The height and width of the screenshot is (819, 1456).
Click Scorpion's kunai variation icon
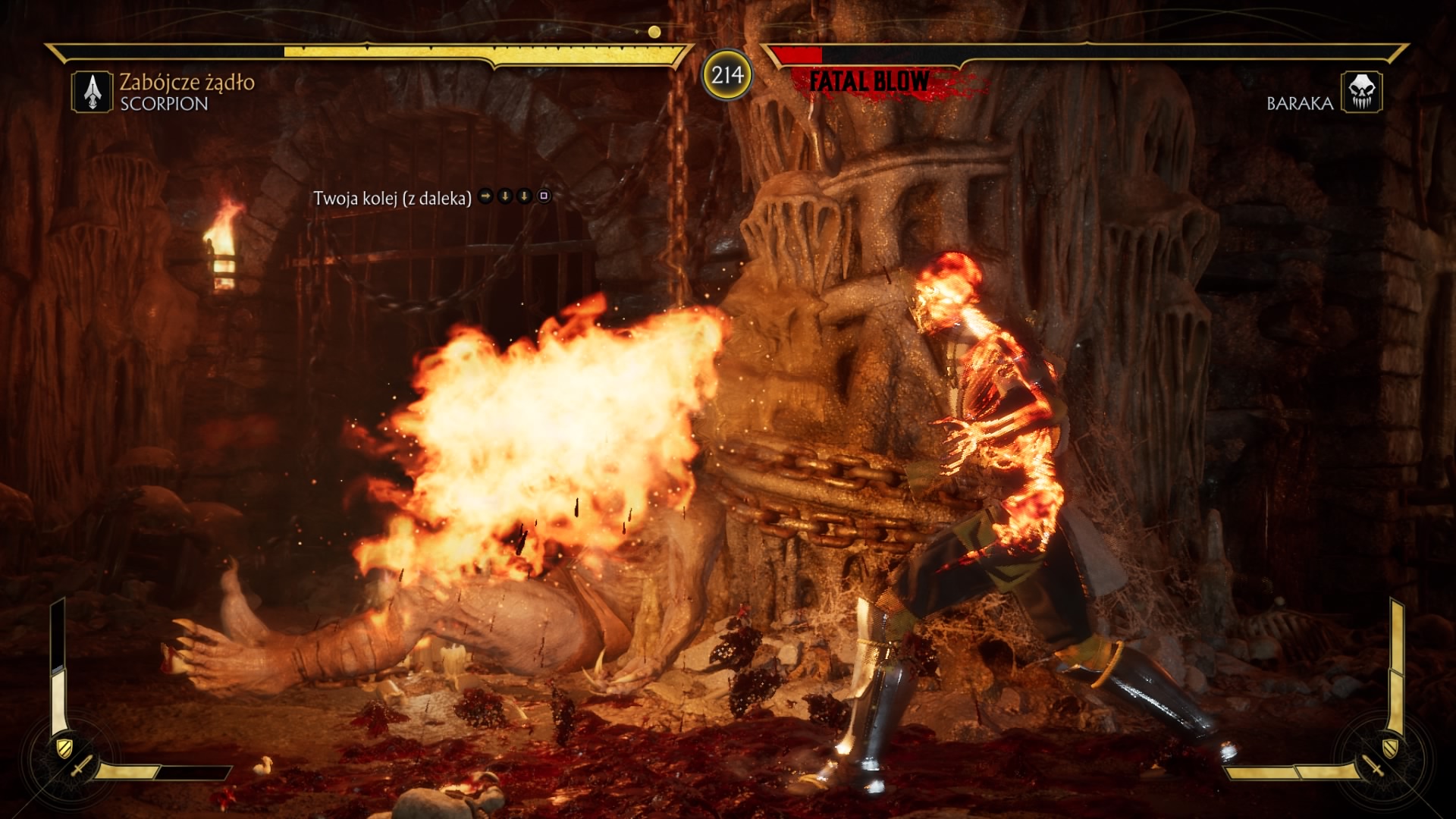pyautogui.click(x=93, y=92)
